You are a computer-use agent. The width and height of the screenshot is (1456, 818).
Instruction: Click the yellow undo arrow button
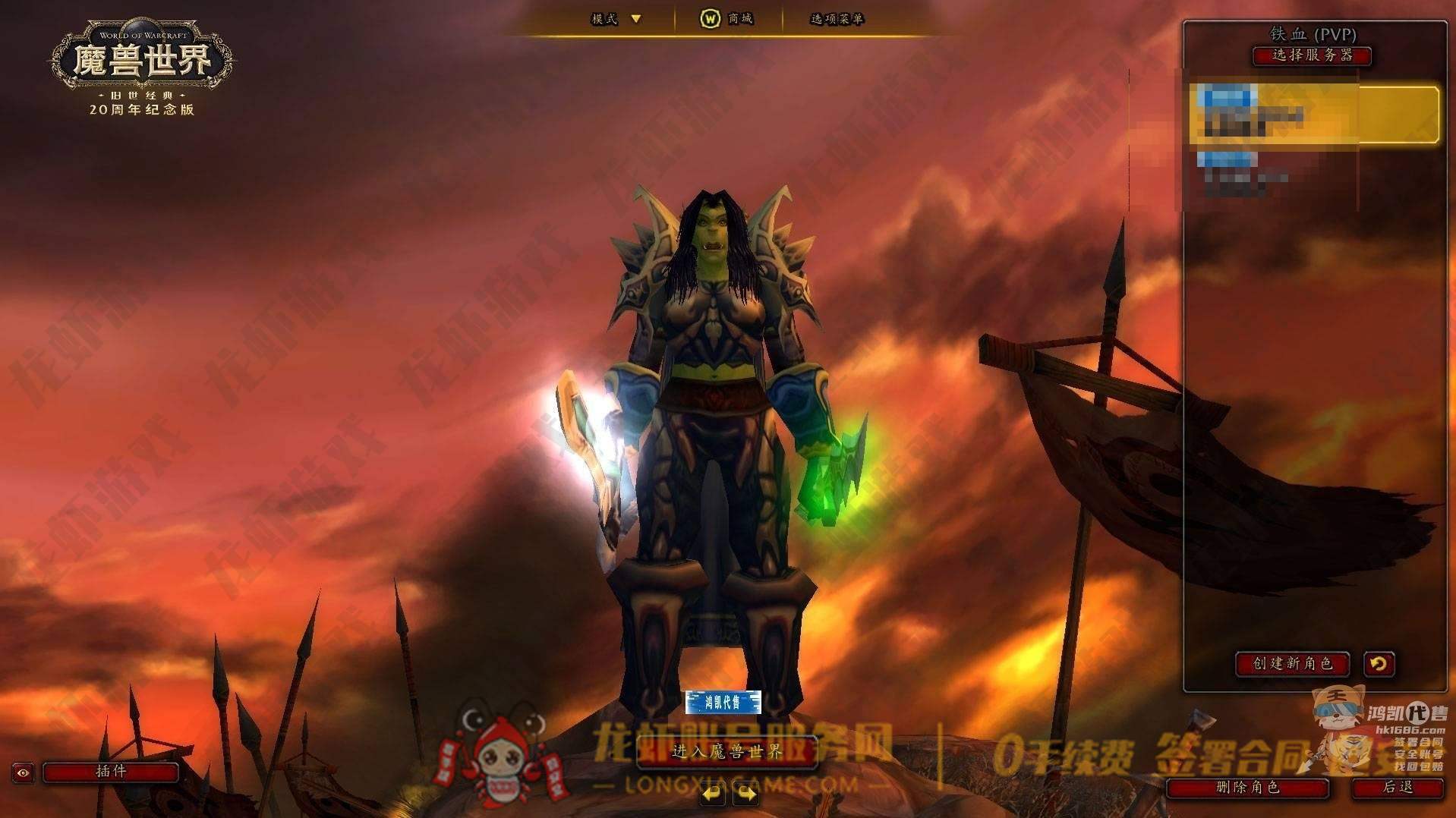1379,664
